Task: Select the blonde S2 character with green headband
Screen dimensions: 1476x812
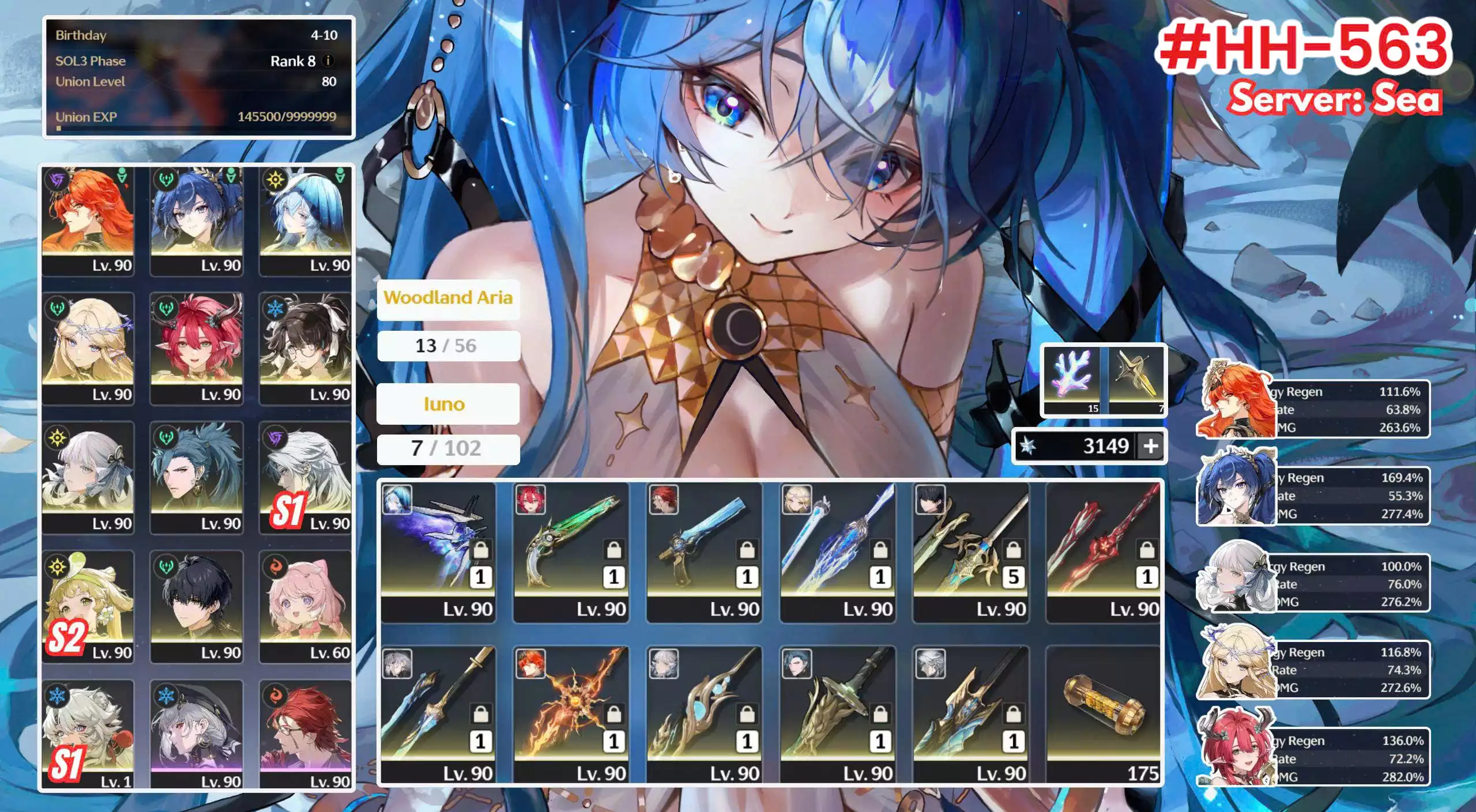Action: (88, 605)
